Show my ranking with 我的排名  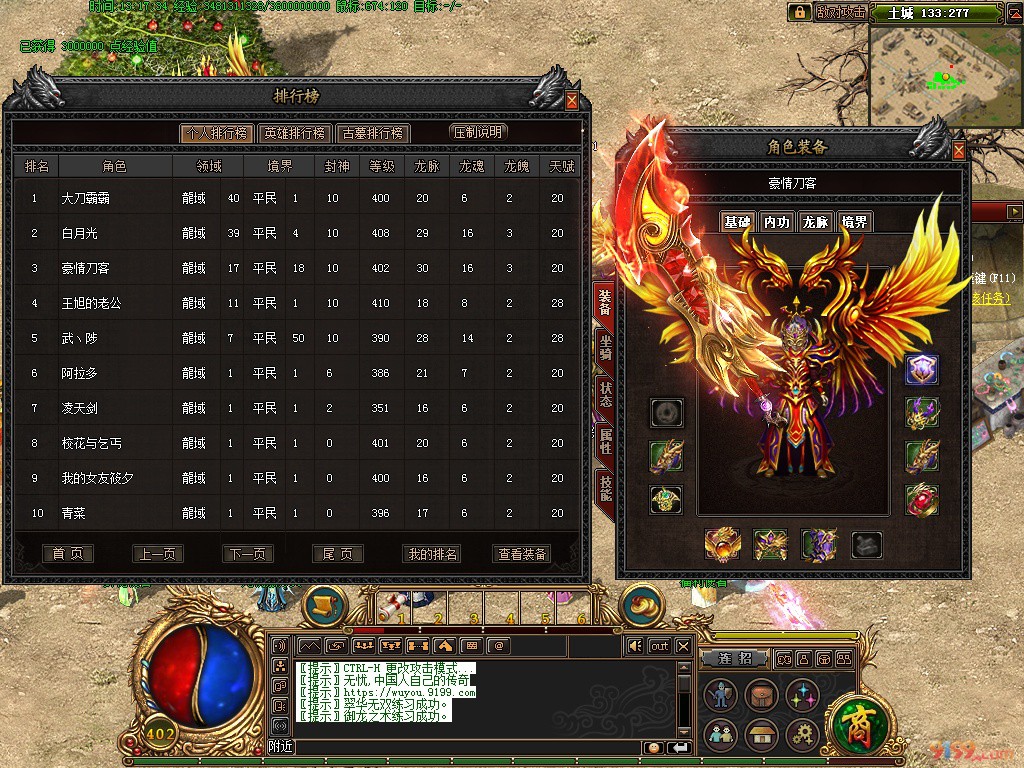click(x=432, y=554)
